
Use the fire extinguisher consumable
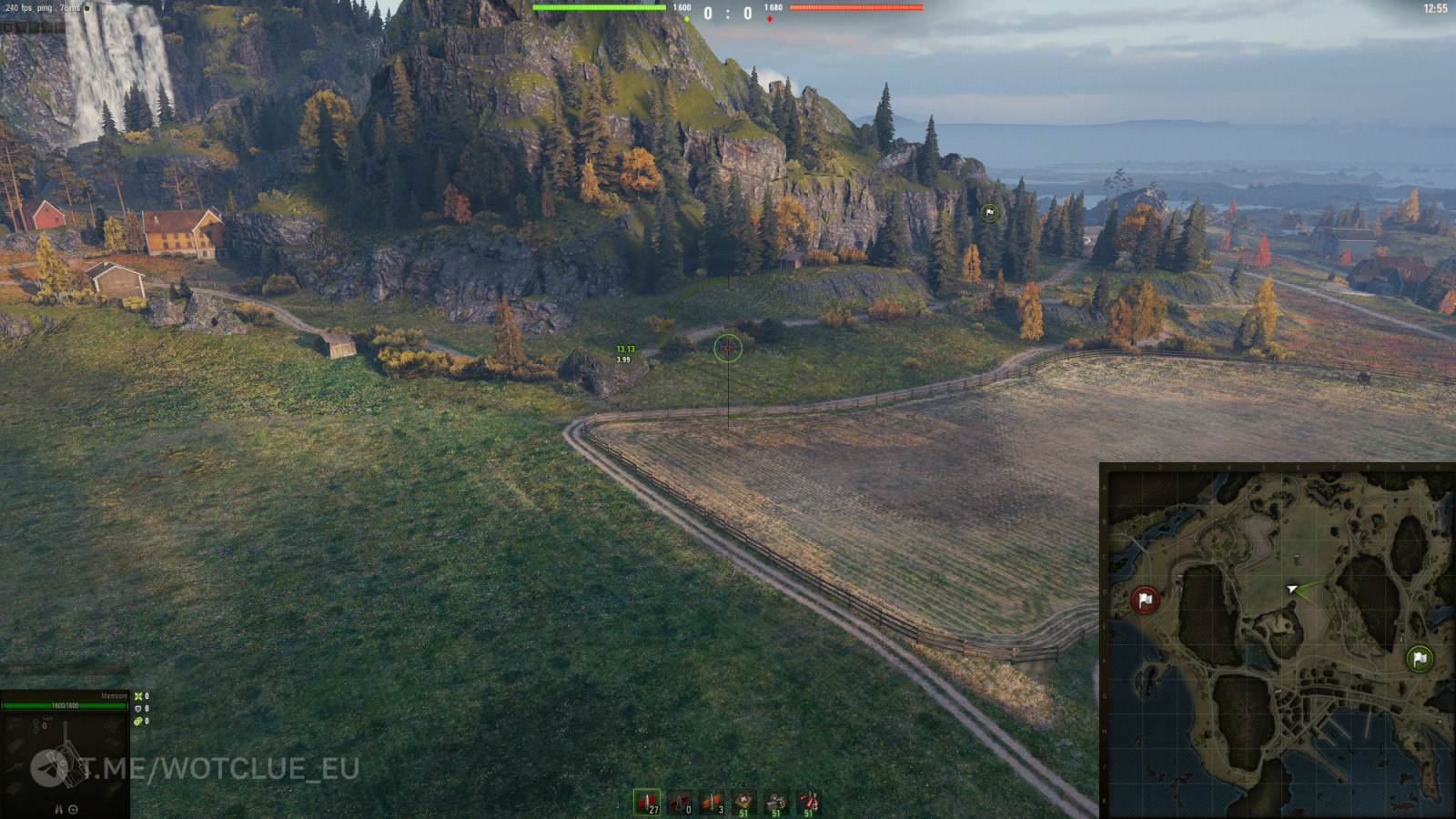808,803
